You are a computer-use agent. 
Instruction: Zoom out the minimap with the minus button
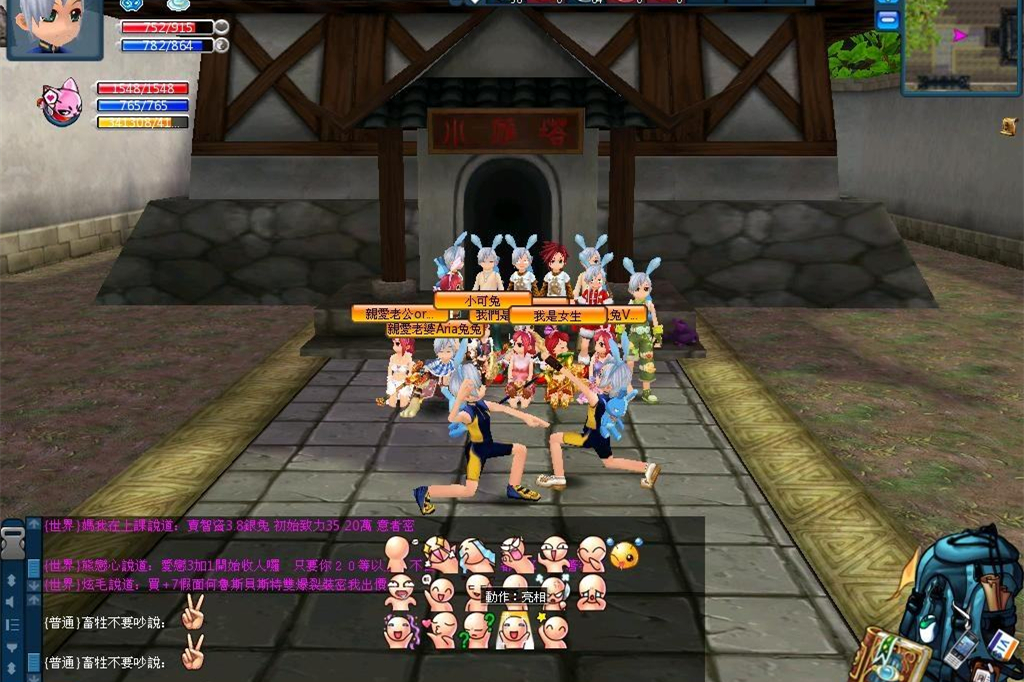click(x=887, y=22)
